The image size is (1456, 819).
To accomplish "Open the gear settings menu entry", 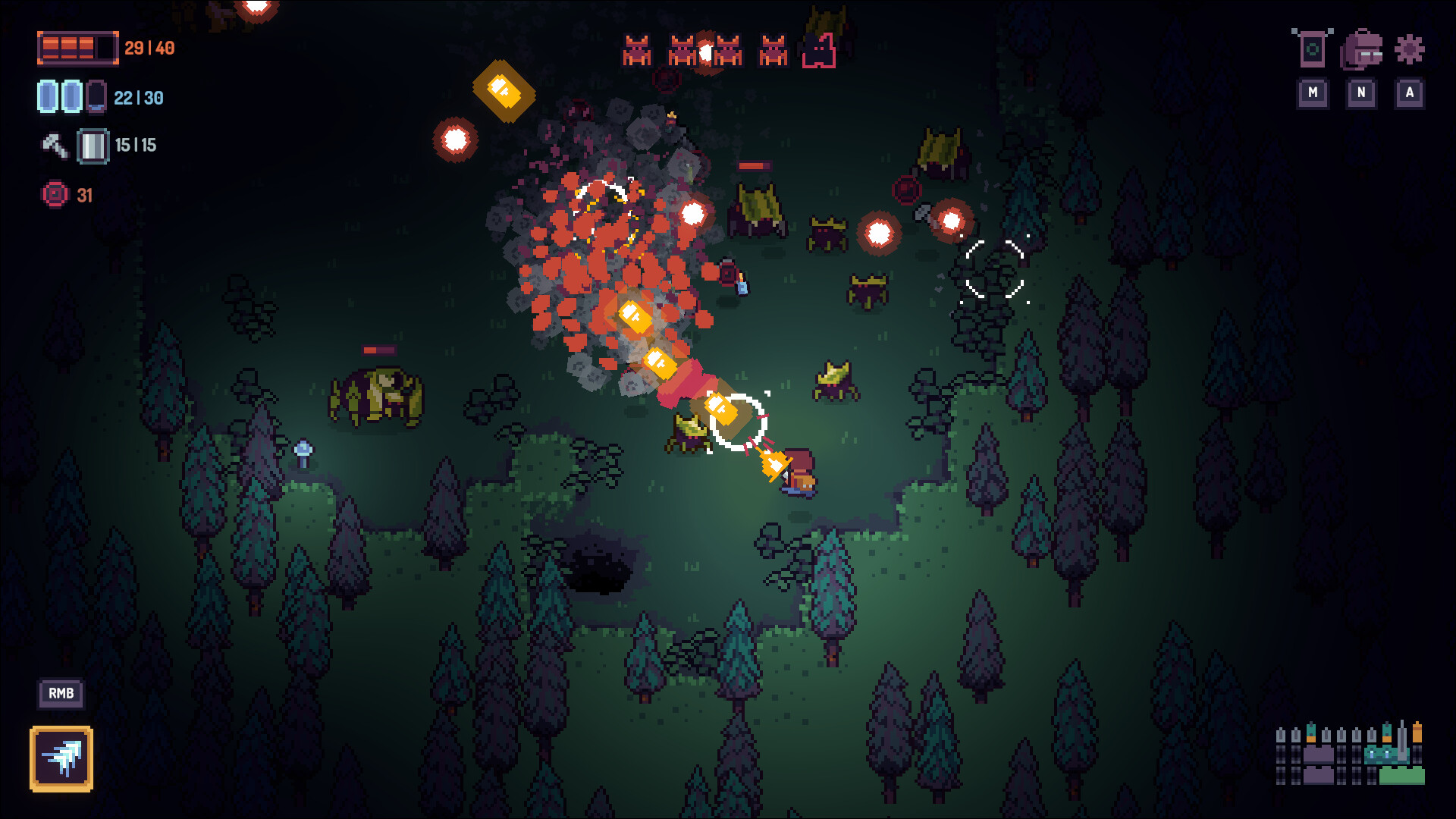I will coord(1409,47).
